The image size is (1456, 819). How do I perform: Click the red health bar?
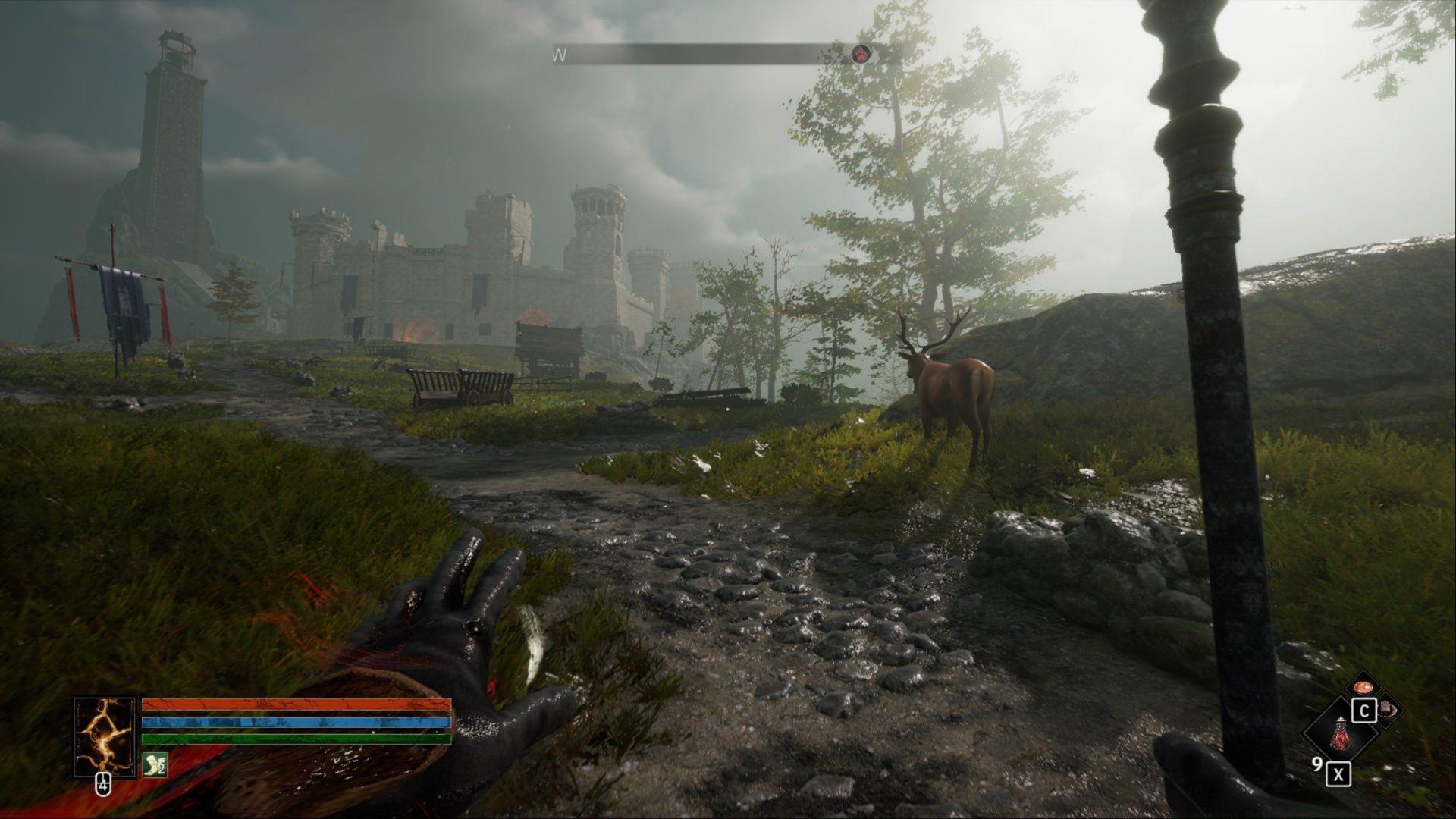(297, 704)
